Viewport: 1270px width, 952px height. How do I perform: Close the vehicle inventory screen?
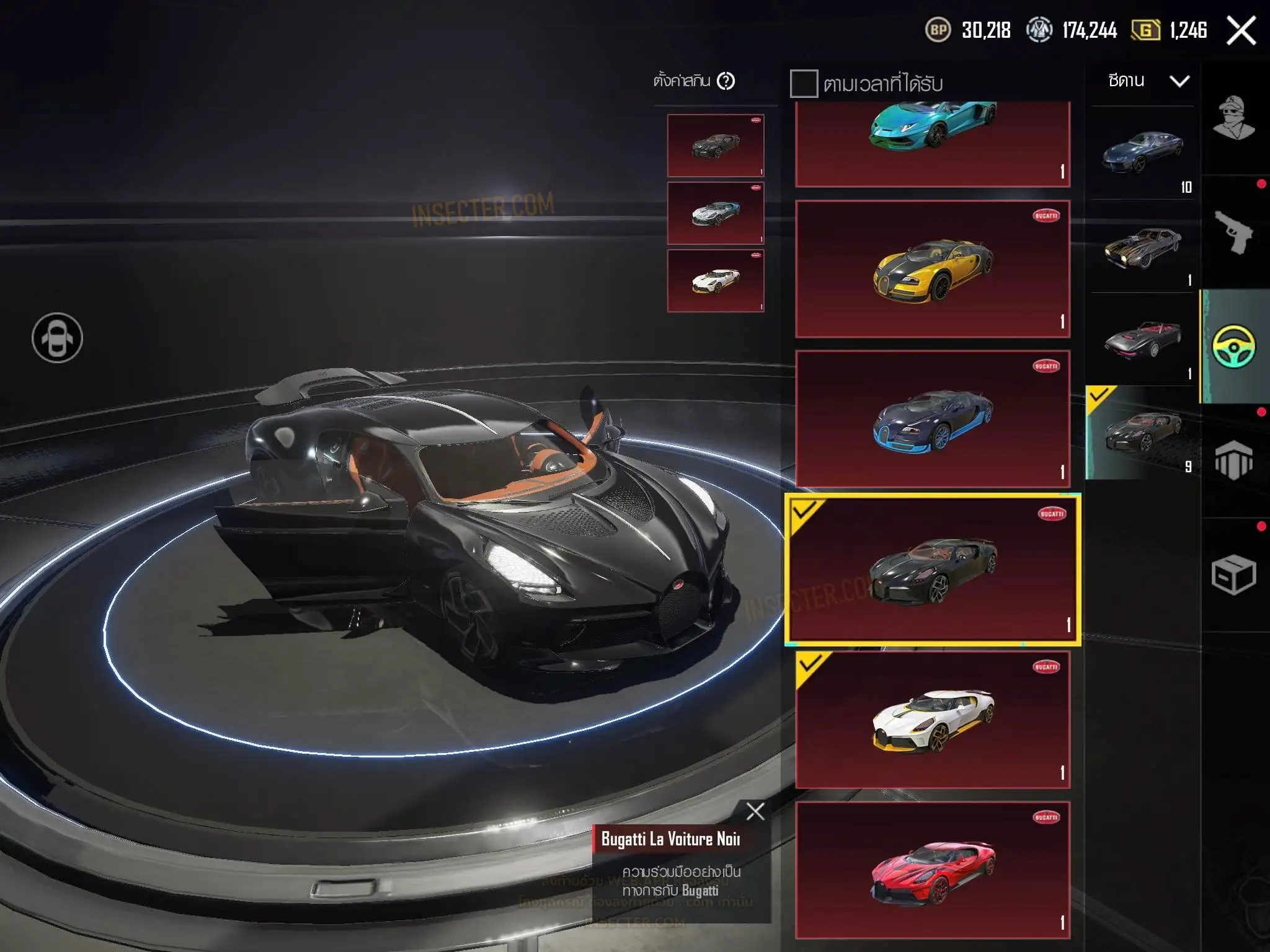coord(1241,30)
